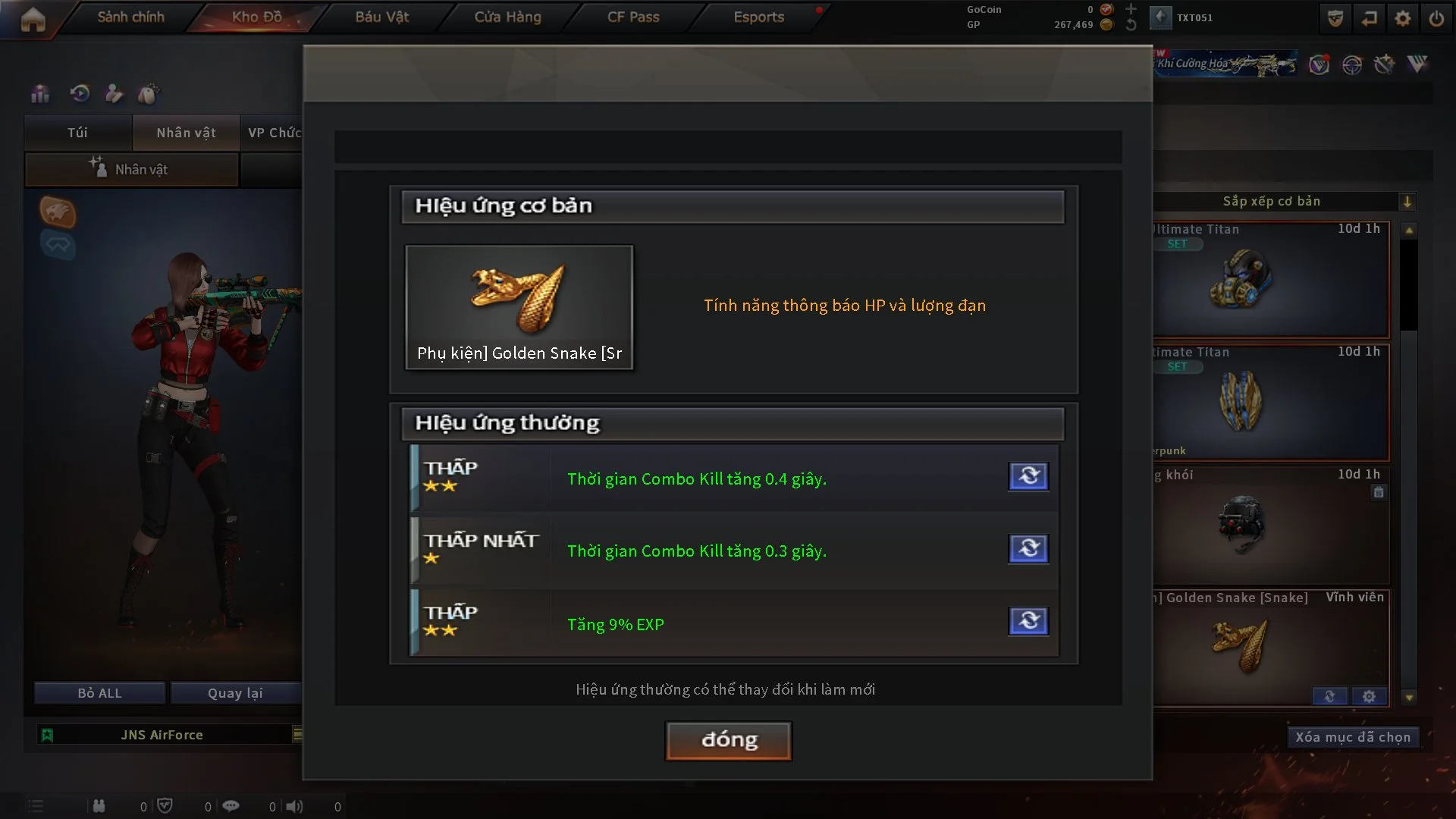Switch to the Túi inventory tab

(77, 133)
